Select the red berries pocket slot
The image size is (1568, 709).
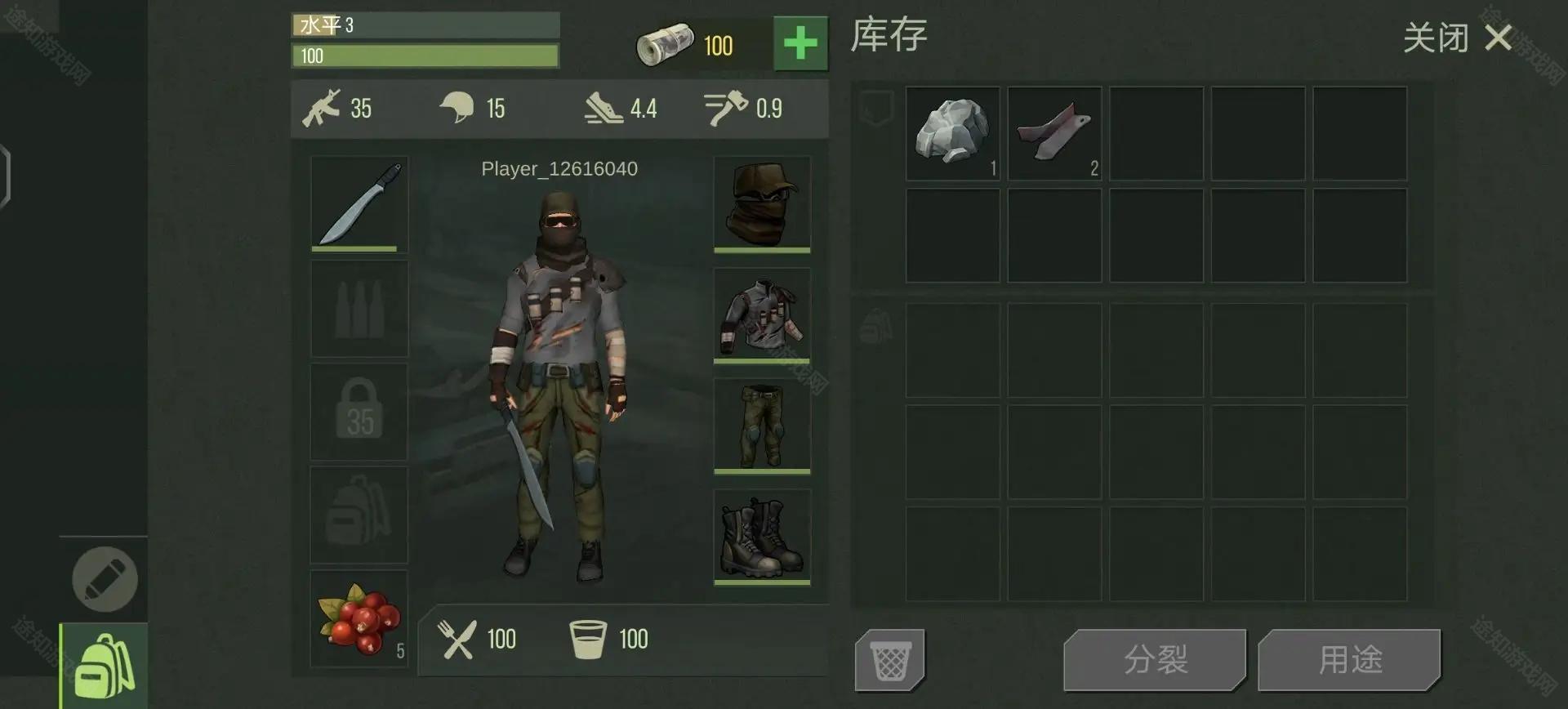[x=359, y=618]
